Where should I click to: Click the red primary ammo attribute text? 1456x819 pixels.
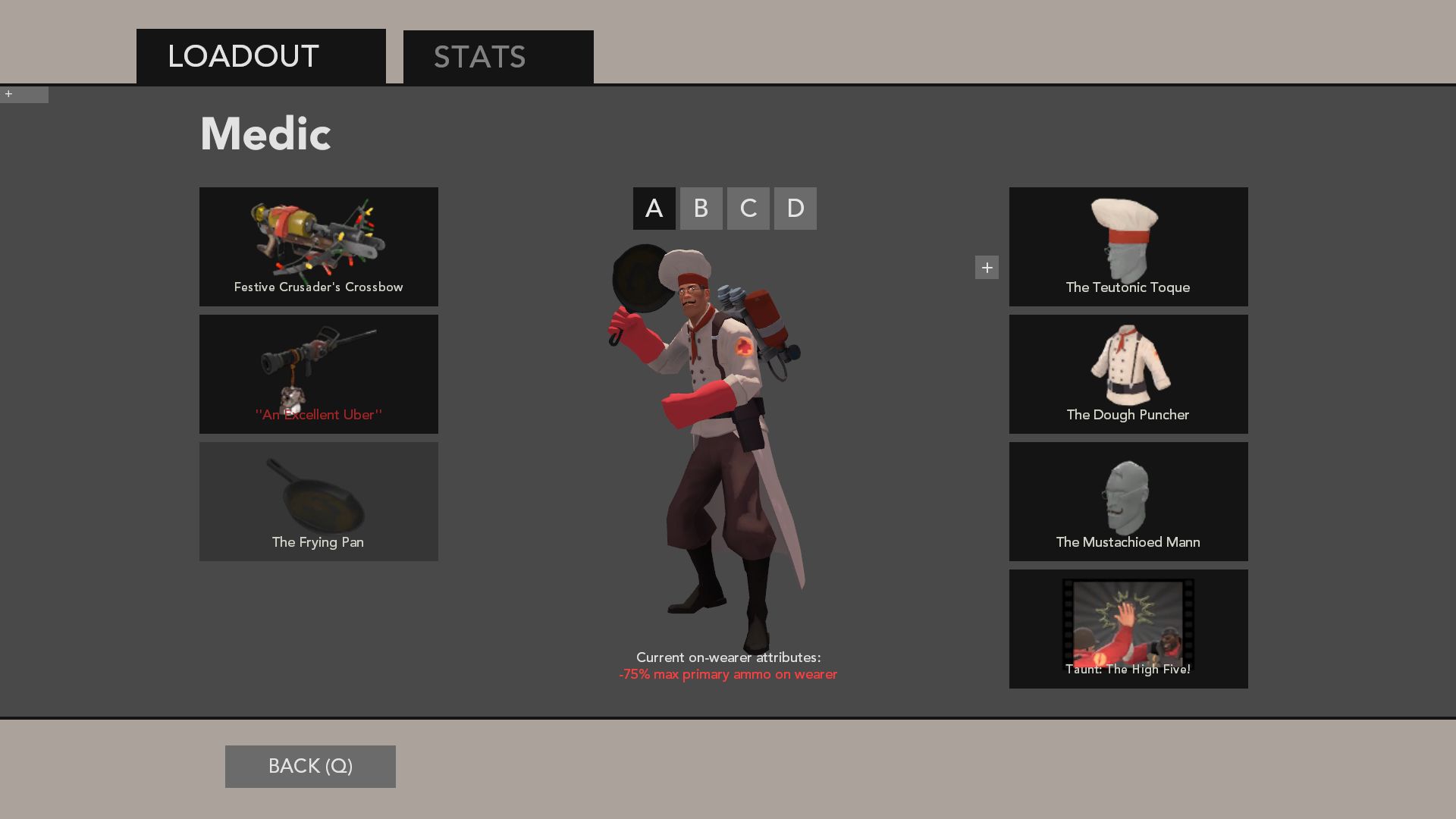click(x=728, y=674)
